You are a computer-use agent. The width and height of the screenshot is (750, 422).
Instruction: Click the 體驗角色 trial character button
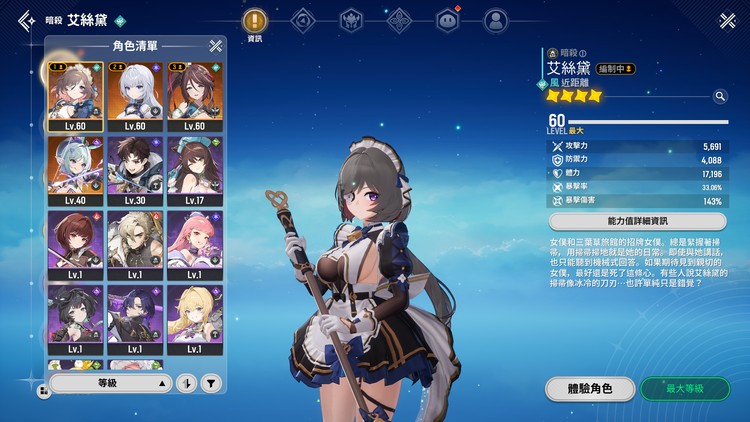point(591,389)
